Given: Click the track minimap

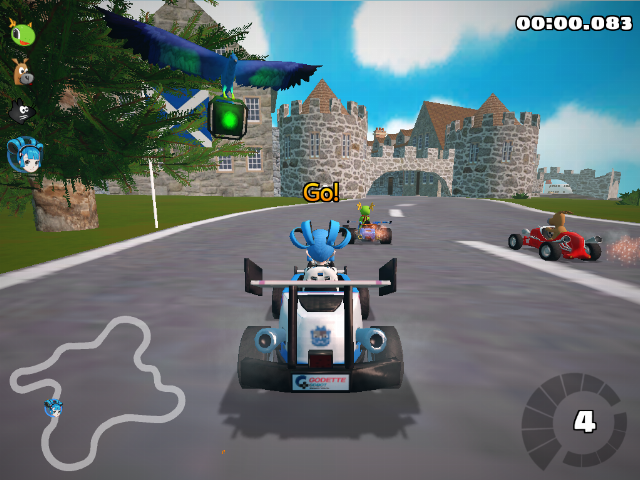Looking at the screenshot, I should pos(96,392).
